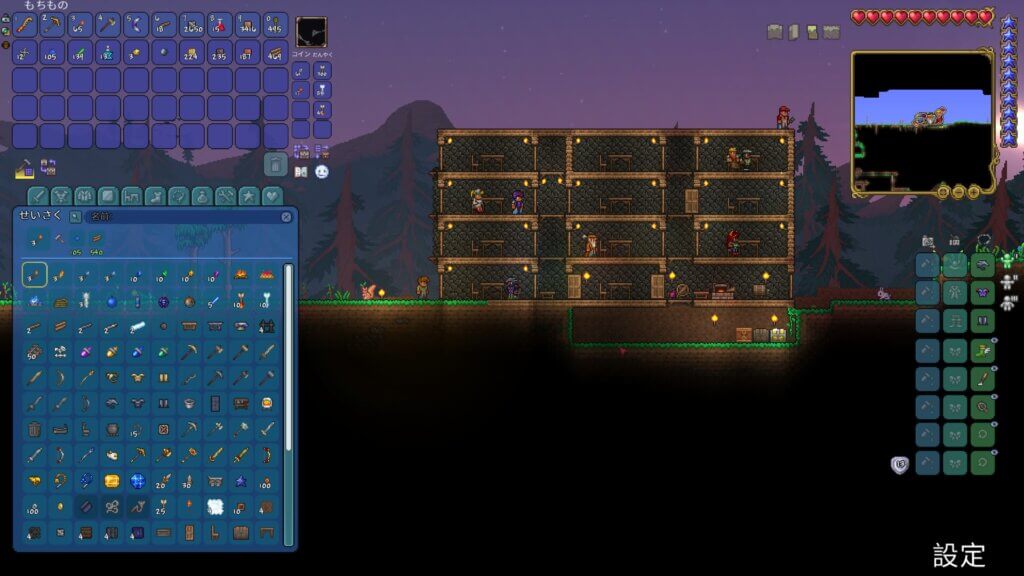The image size is (1024, 576).
Task: Choose the gold bar crafting recipe
Action: pyautogui.click(x=112, y=482)
